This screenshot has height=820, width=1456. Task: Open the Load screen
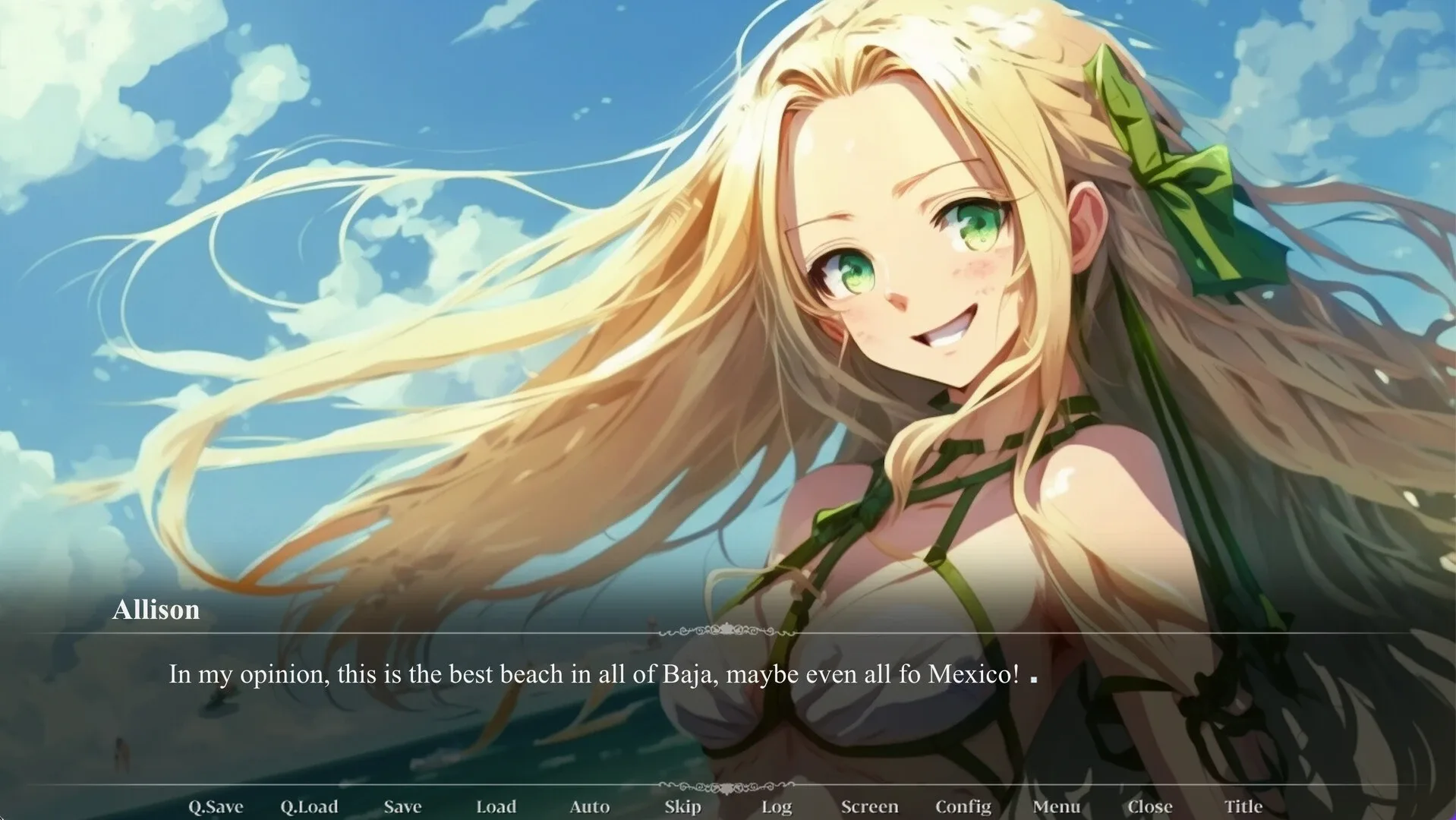coord(496,806)
